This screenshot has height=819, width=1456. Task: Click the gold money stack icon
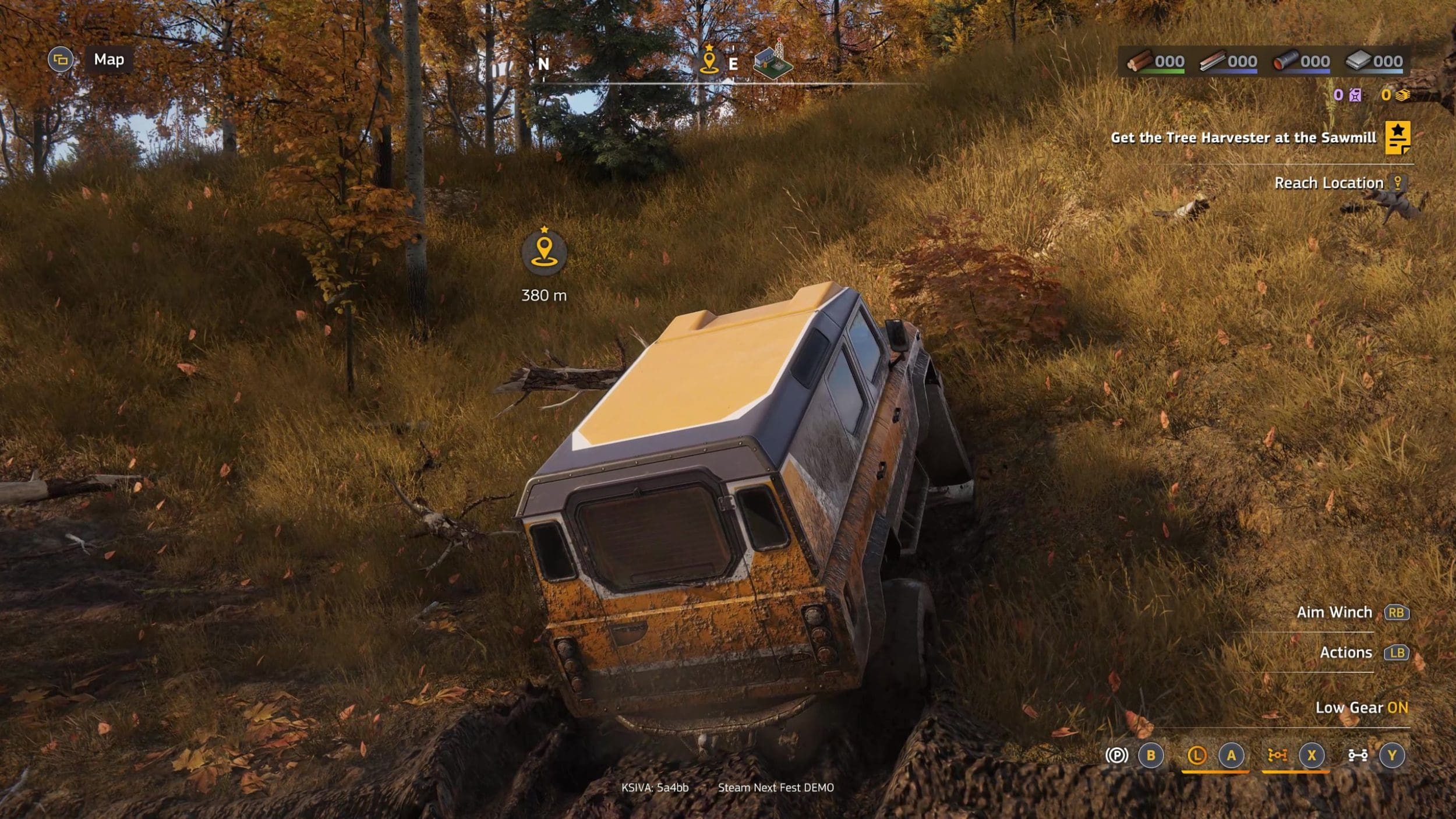click(1402, 95)
